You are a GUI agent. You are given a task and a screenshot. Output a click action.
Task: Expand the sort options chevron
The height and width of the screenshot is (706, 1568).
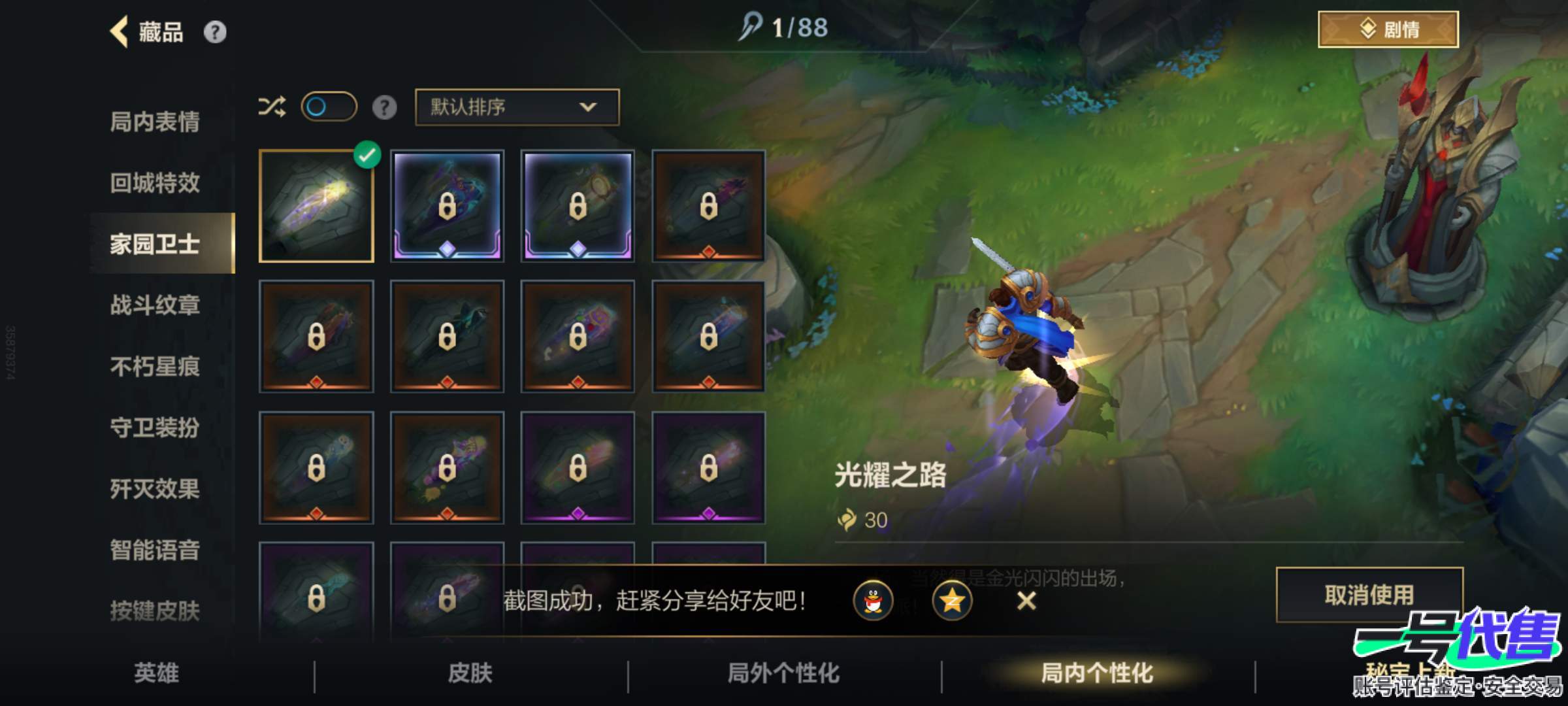tap(589, 107)
